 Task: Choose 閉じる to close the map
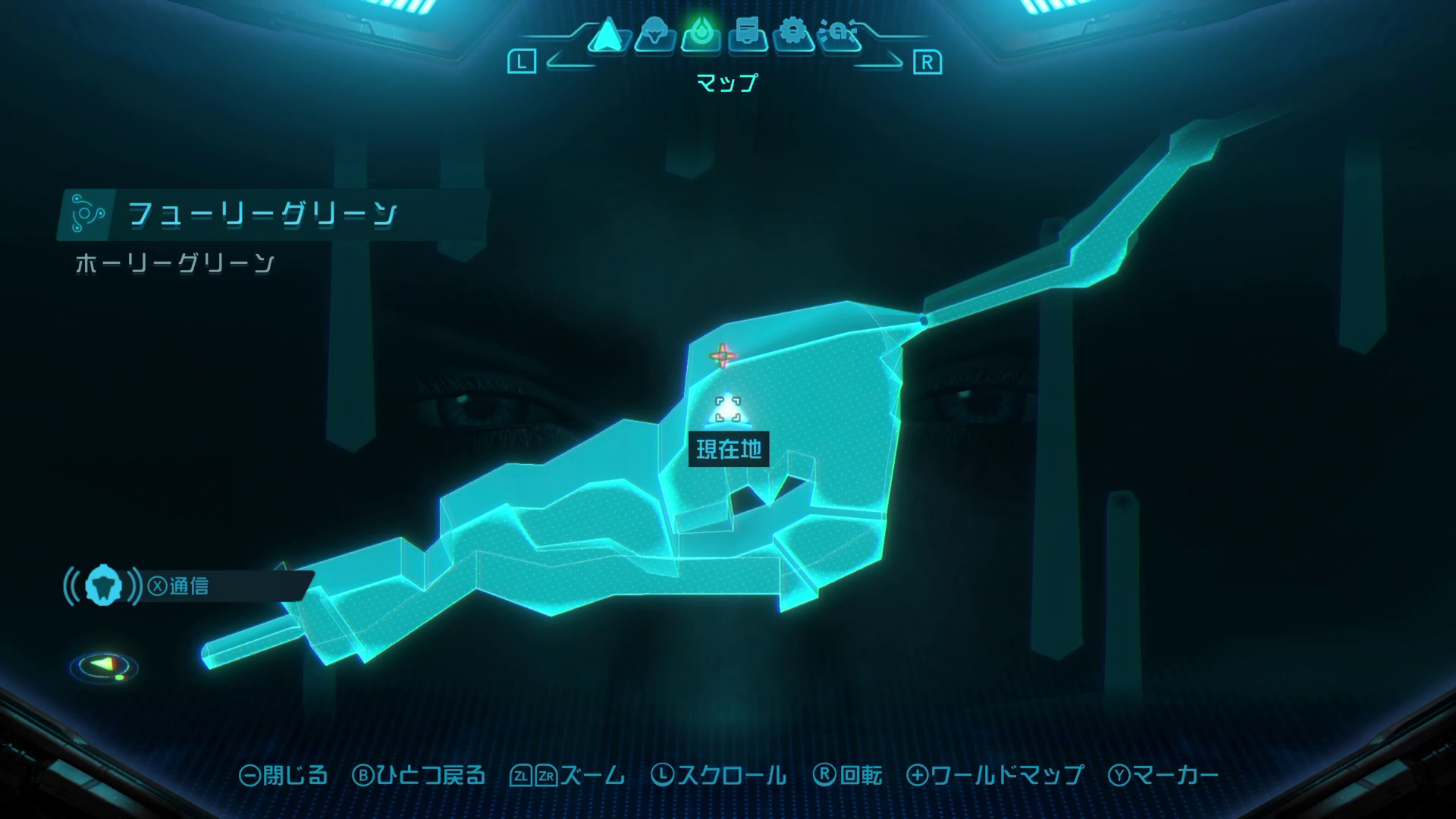284,775
